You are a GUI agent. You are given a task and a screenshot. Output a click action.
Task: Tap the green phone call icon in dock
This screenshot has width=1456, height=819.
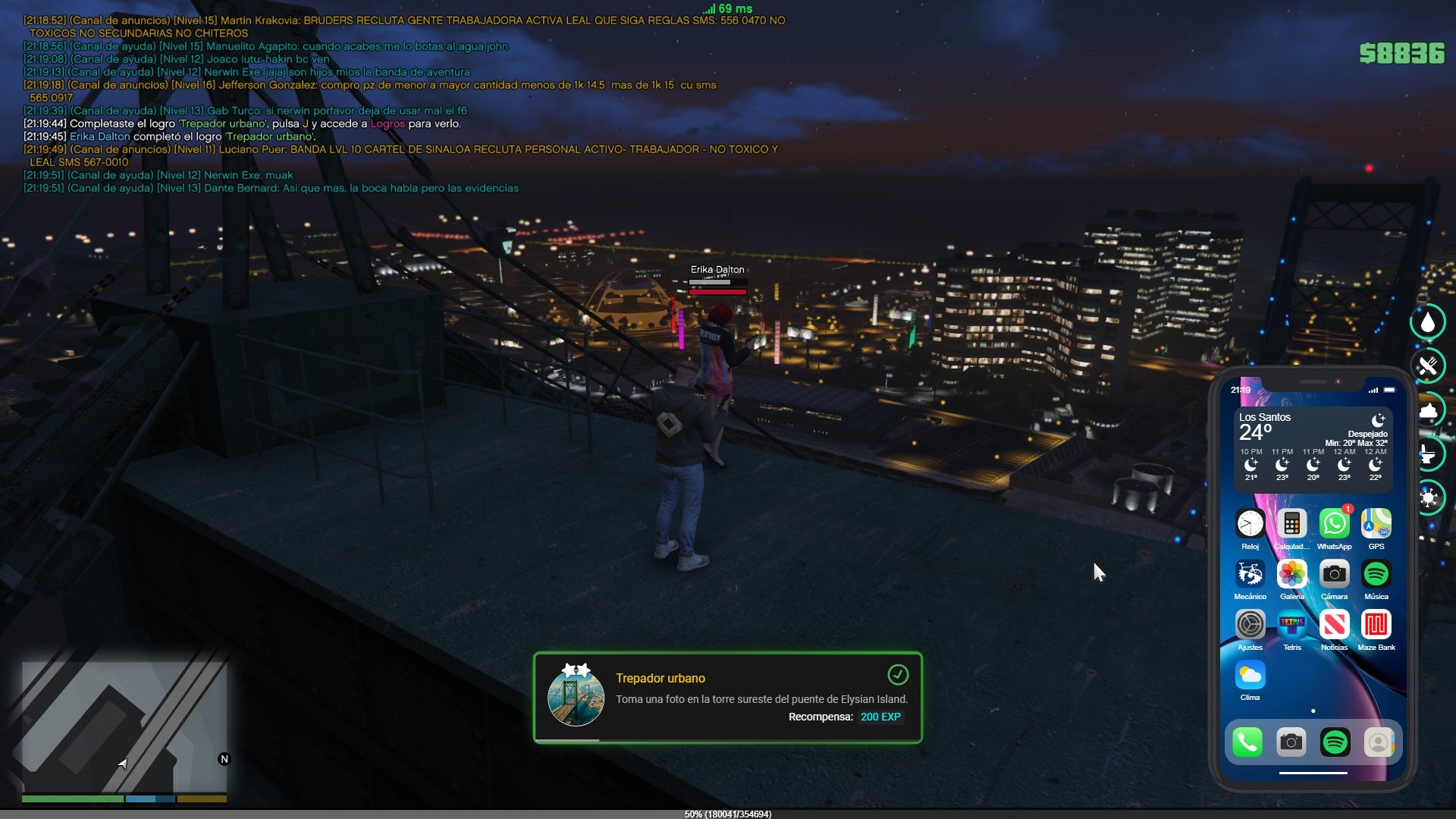coord(1247,742)
